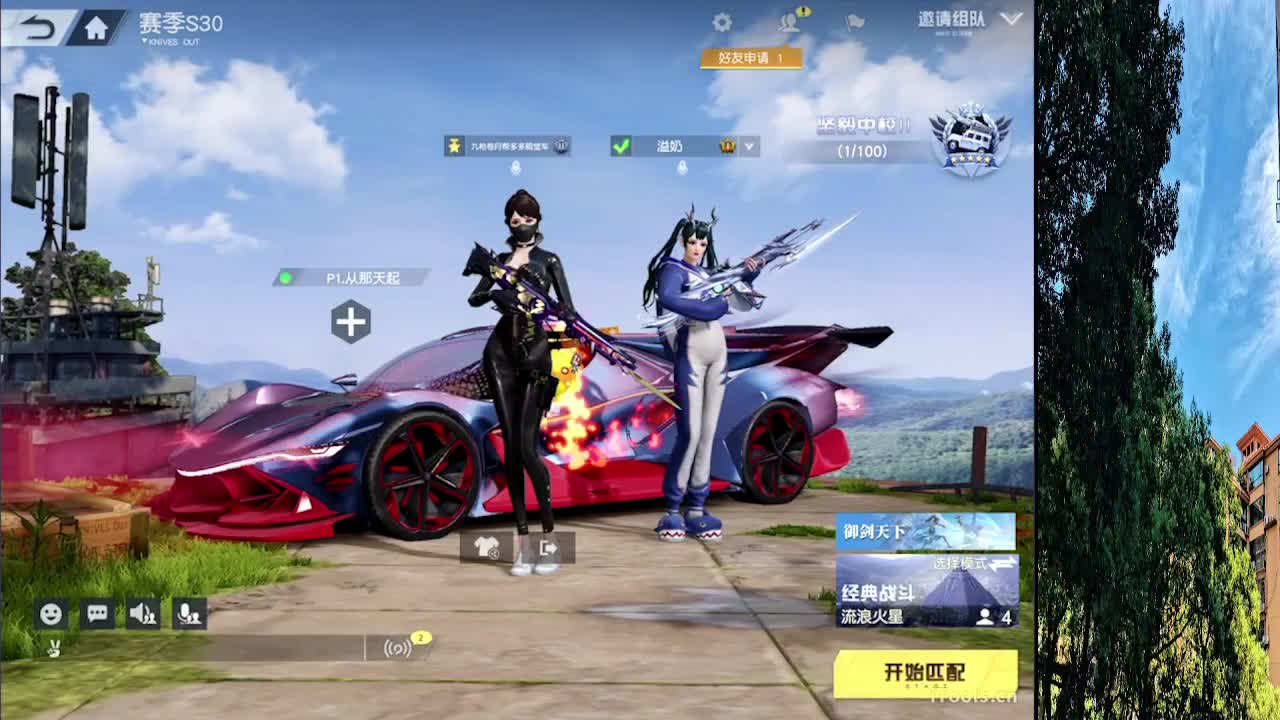Open the chat message bubble icon
The height and width of the screenshot is (720, 1280).
click(x=96, y=614)
